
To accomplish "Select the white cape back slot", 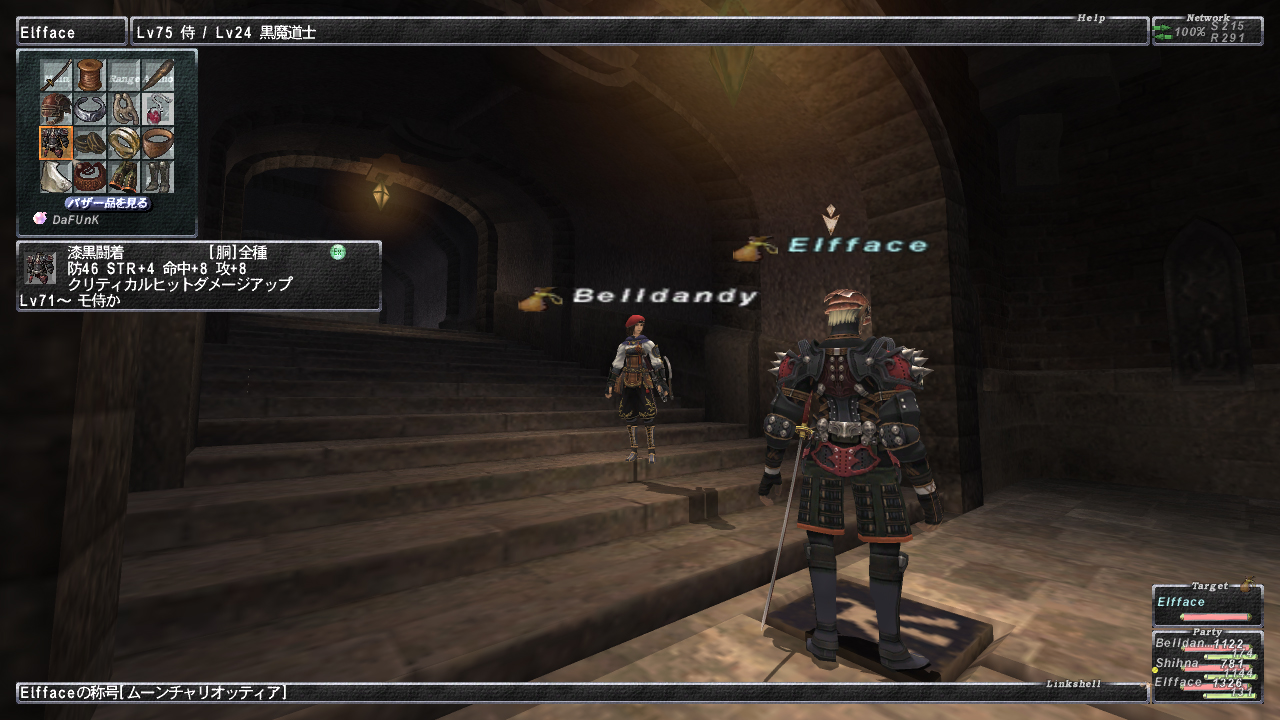I will (56, 177).
